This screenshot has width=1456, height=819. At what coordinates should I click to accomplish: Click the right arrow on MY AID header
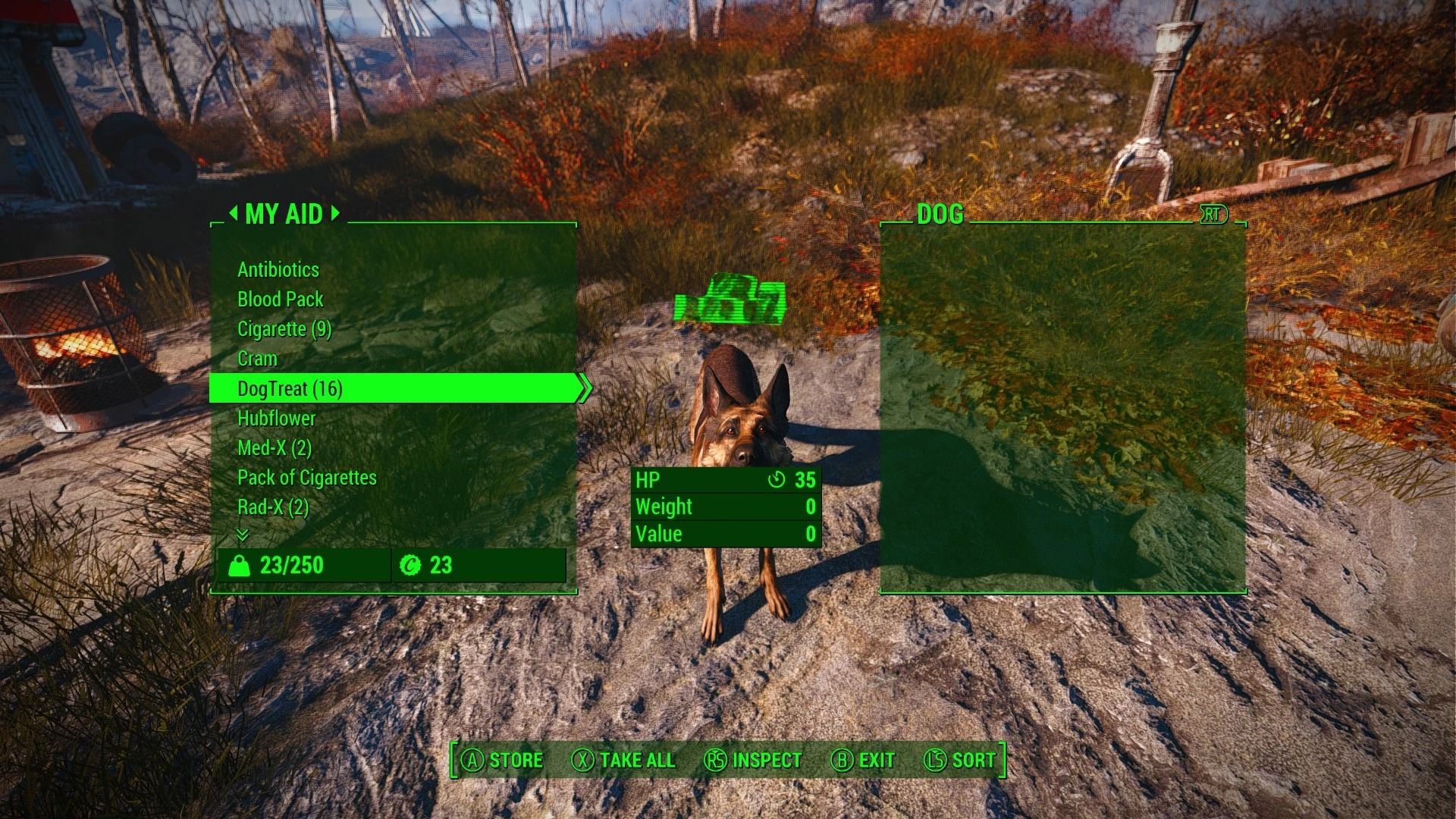pyautogui.click(x=336, y=215)
